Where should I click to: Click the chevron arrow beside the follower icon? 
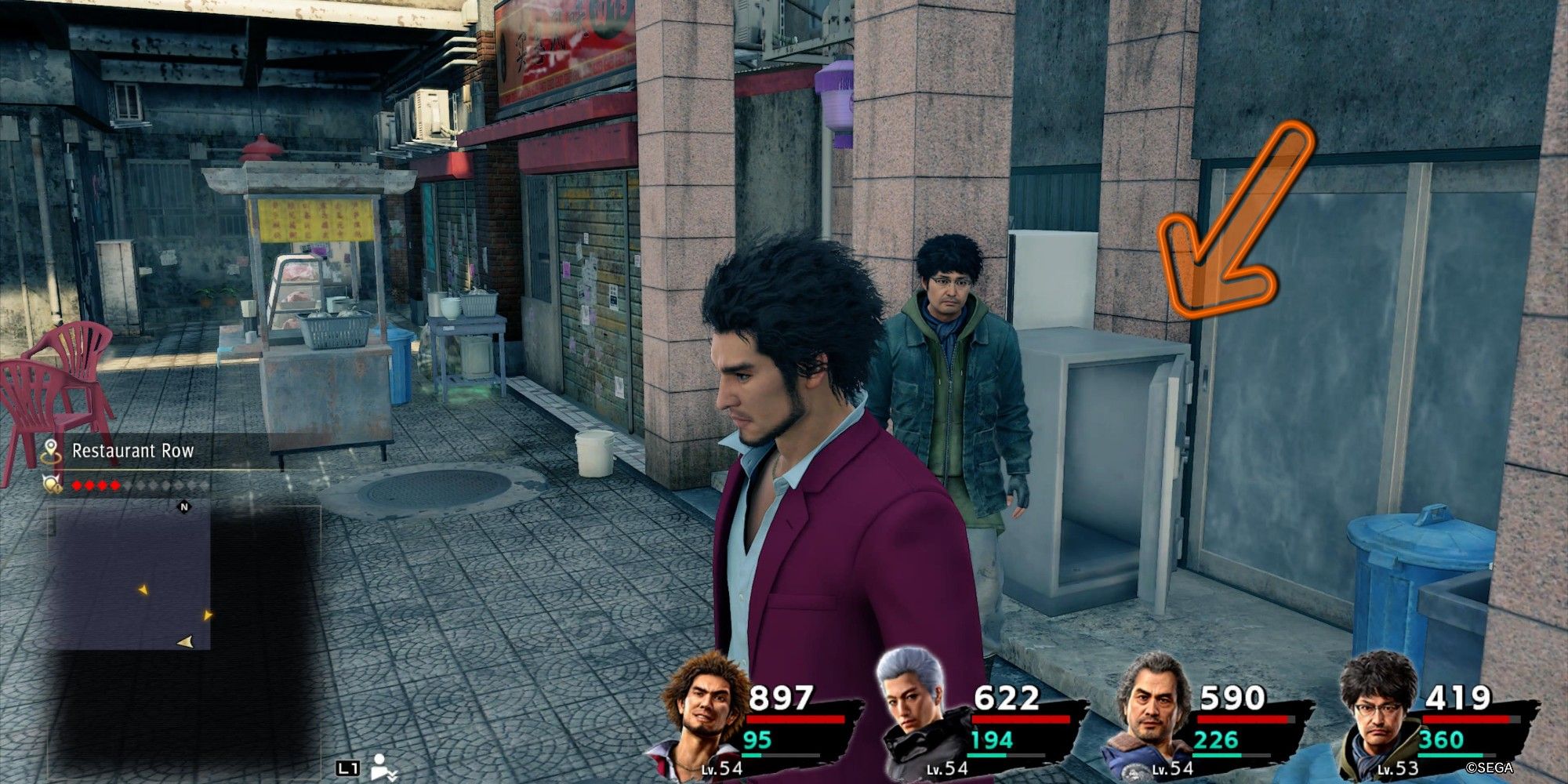coord(394,776)
